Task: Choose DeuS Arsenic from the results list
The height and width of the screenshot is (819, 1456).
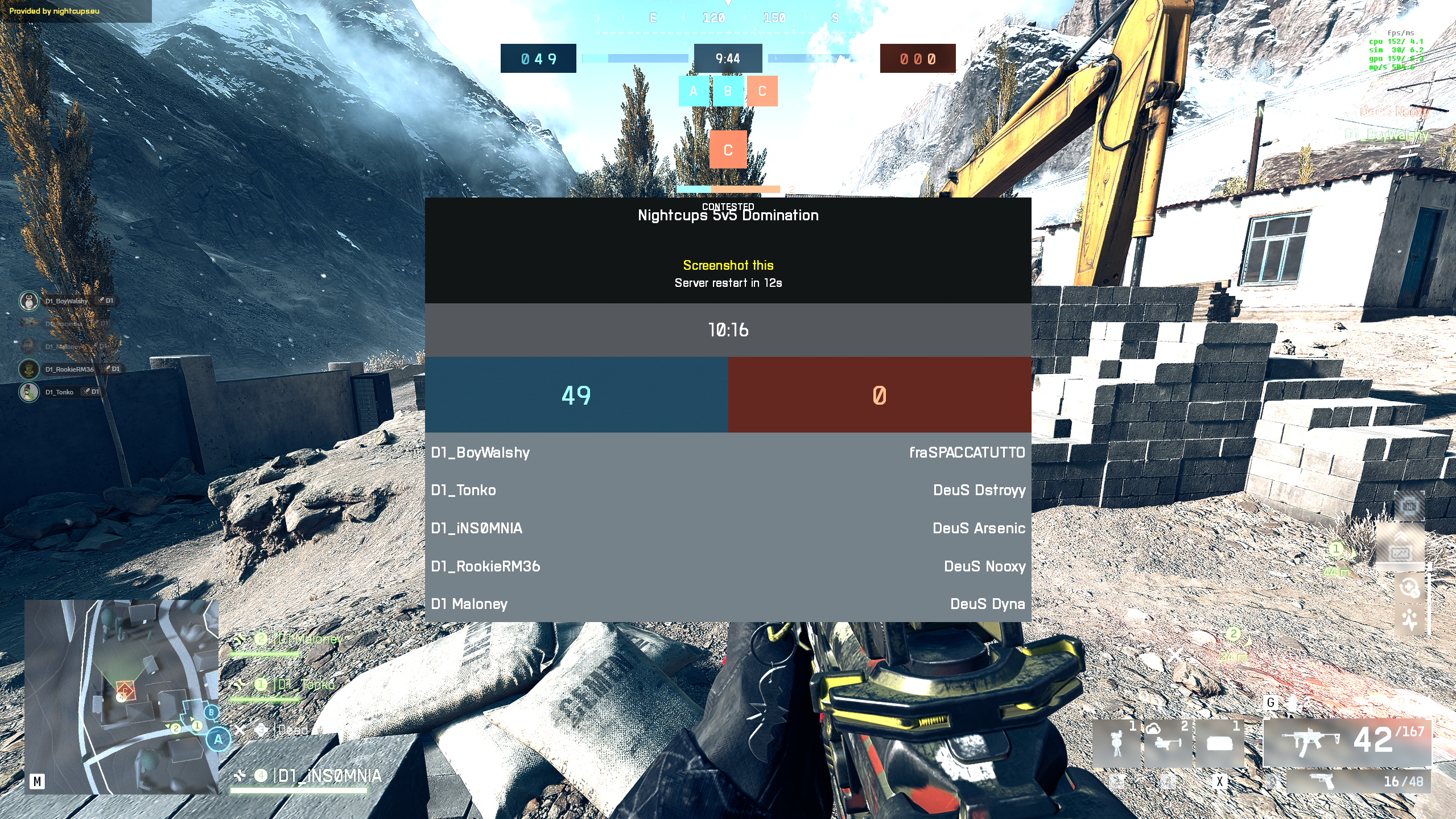Action: 979,528
